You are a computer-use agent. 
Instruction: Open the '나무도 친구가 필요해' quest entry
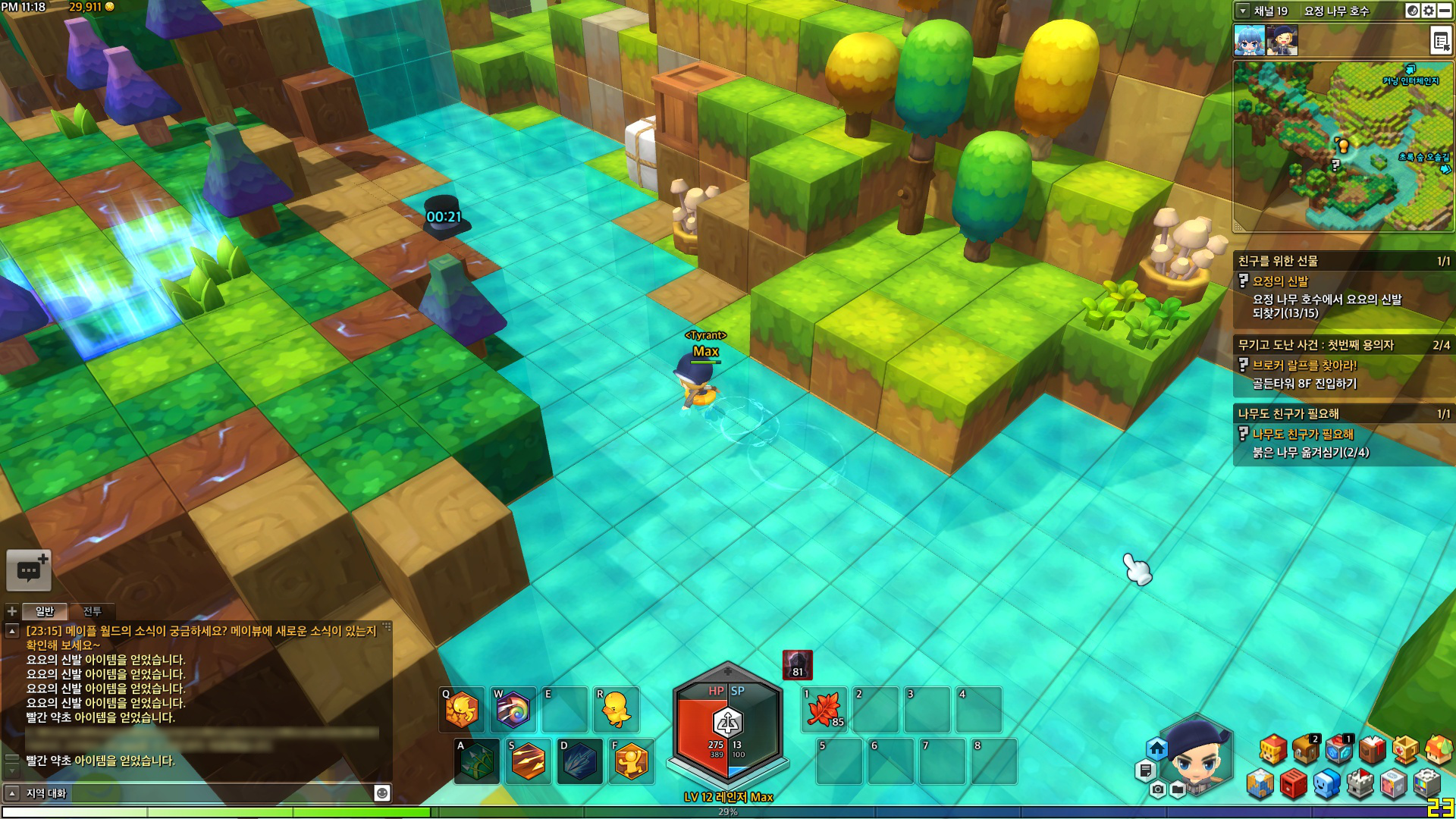1303,435
